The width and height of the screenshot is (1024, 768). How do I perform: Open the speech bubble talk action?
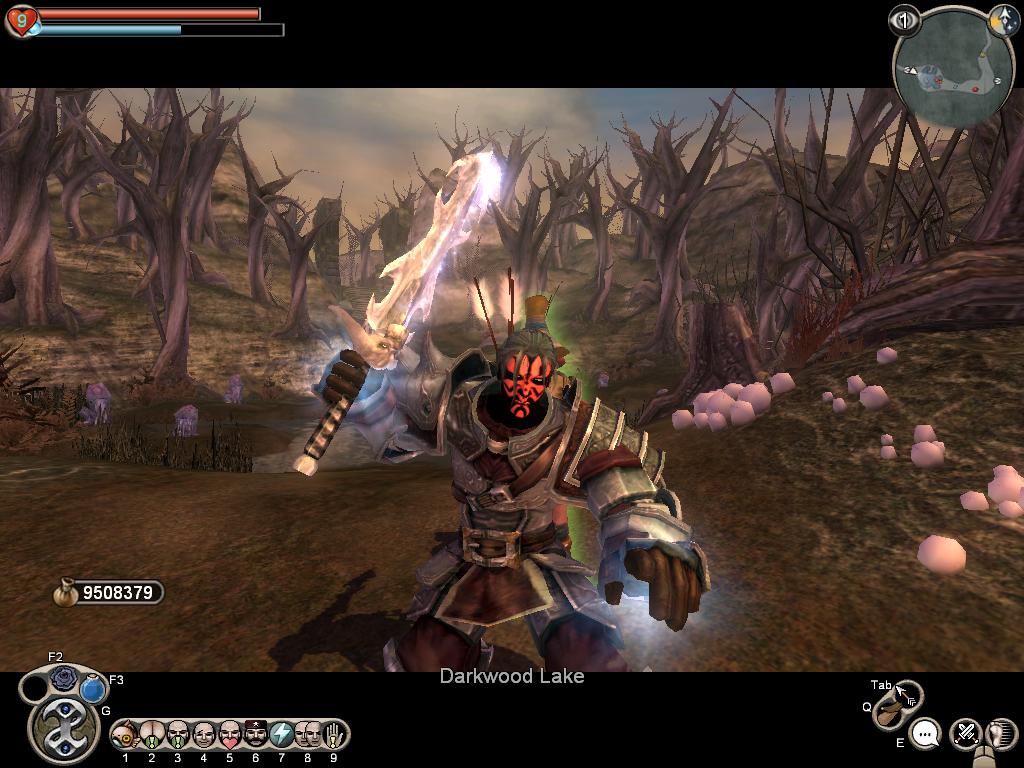tap(927, 735)
